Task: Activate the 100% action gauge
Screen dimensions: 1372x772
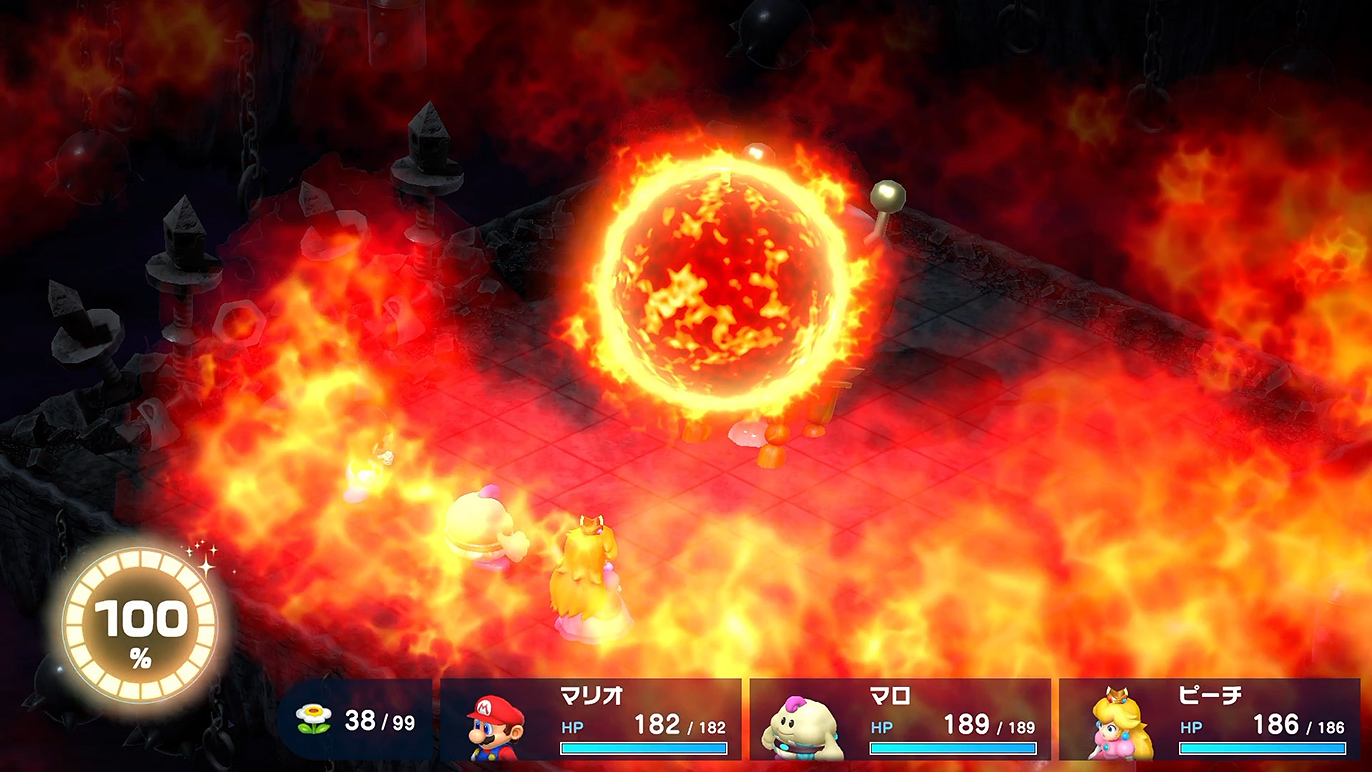Action: (140, 629)
